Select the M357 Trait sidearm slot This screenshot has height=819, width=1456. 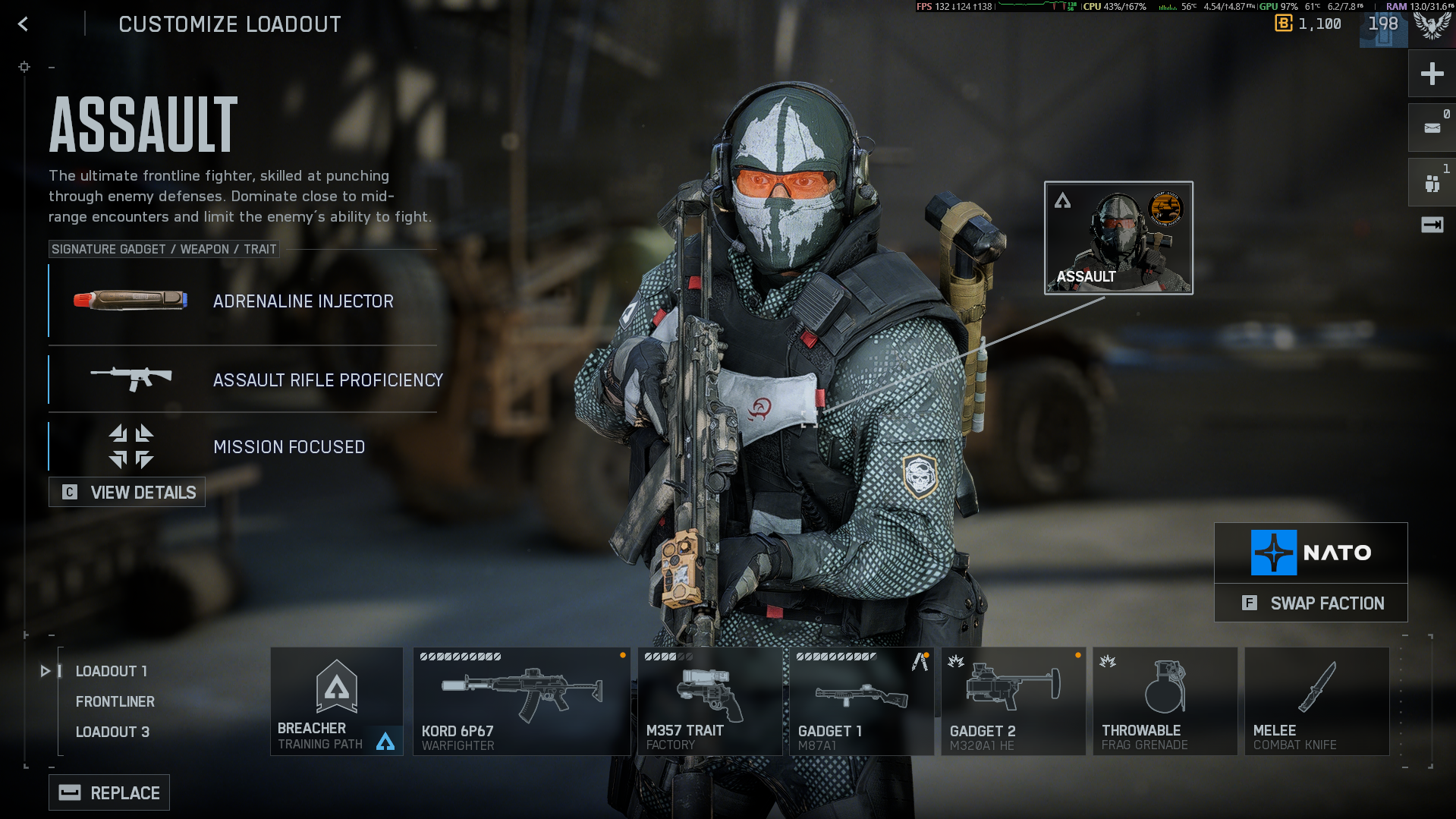(x=709, y=701)
